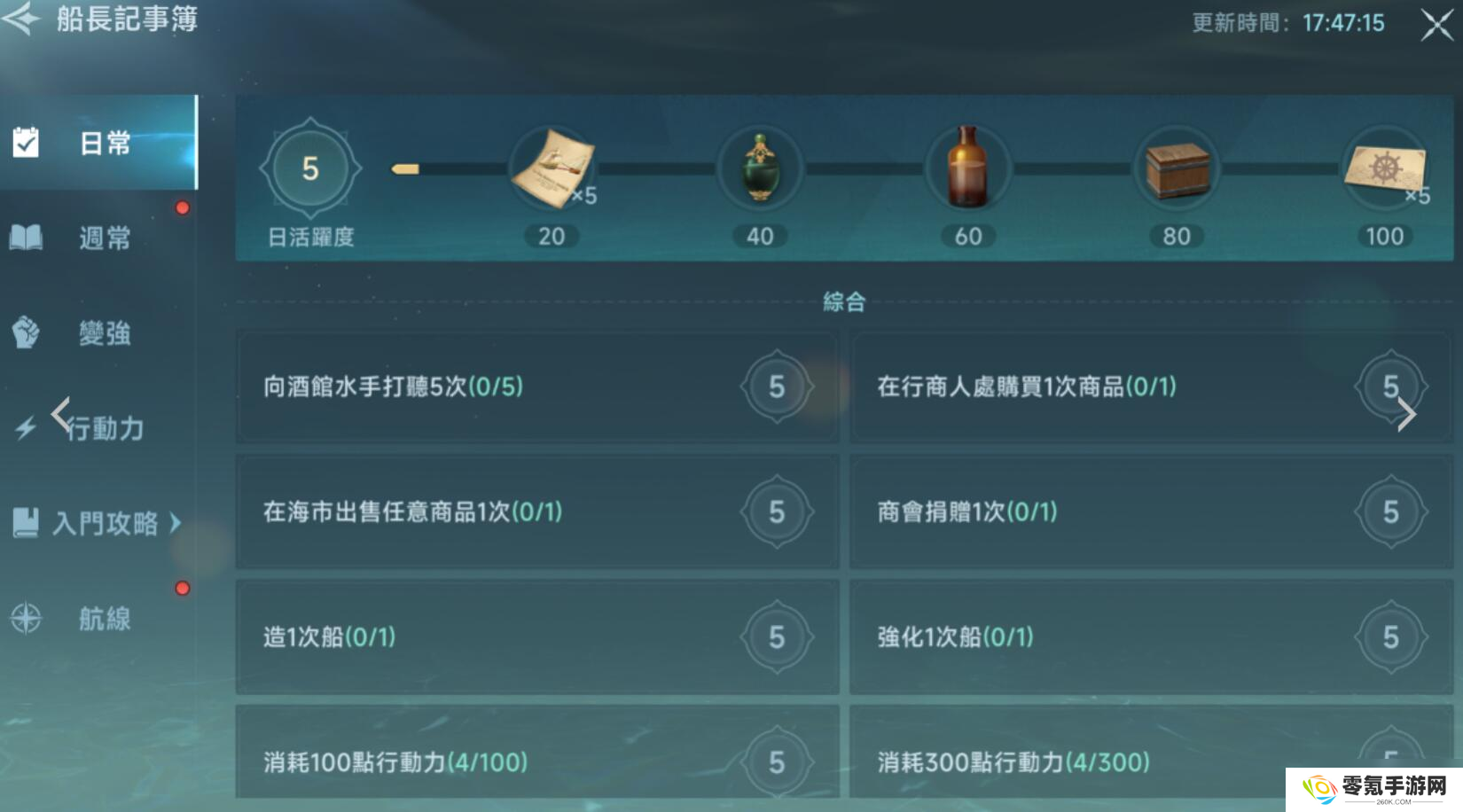Click the right page arrow chevron
Image resolution: width=1463 pixels, height=812 pixels.
[x=1408, y=413]
